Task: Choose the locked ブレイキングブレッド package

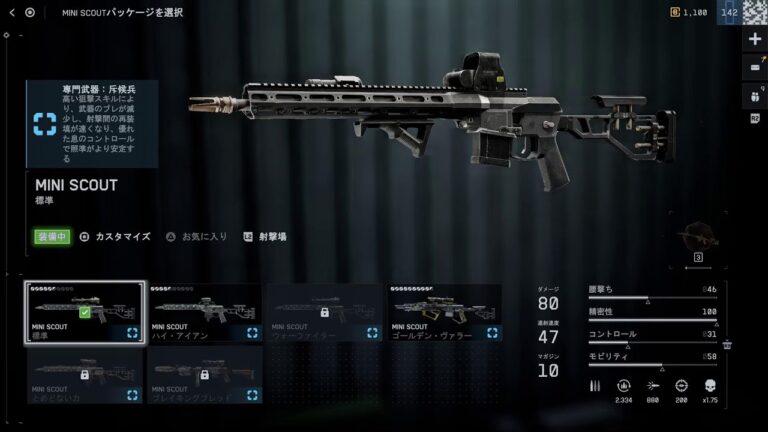Action: [x=205, y=375]
